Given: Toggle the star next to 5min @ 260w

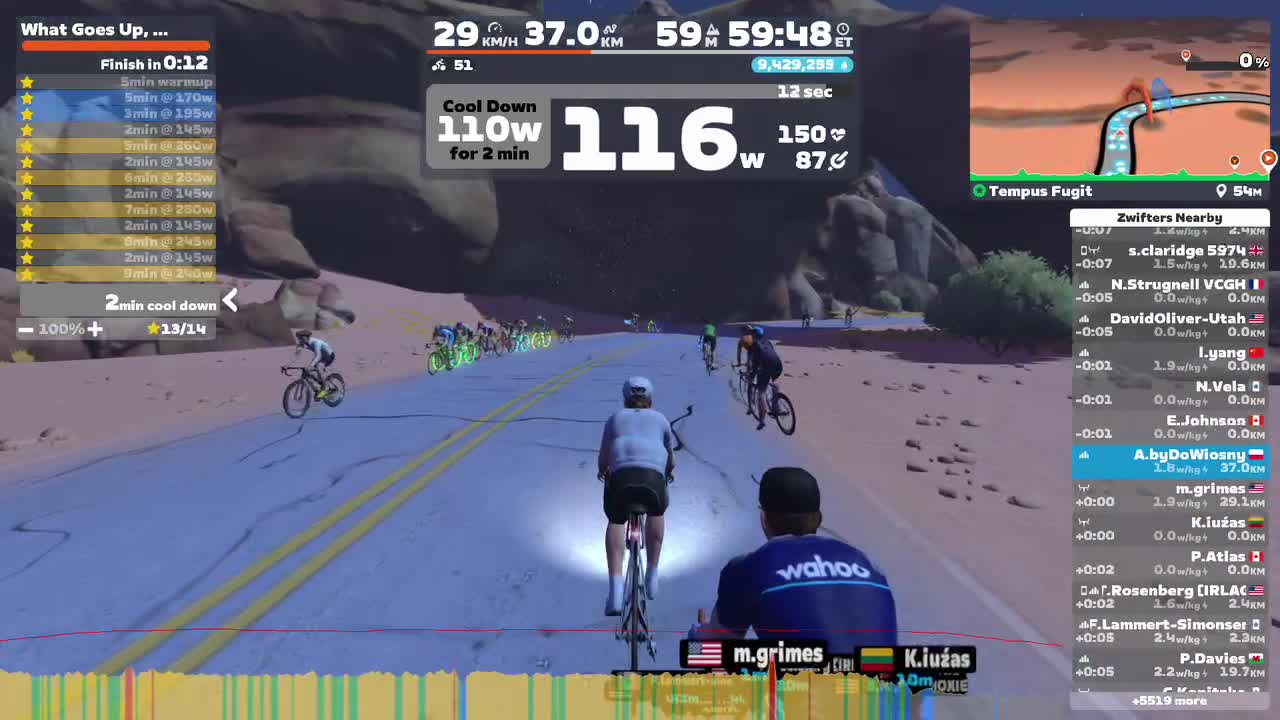Looking at the screenshot, I should pos(27,145).
